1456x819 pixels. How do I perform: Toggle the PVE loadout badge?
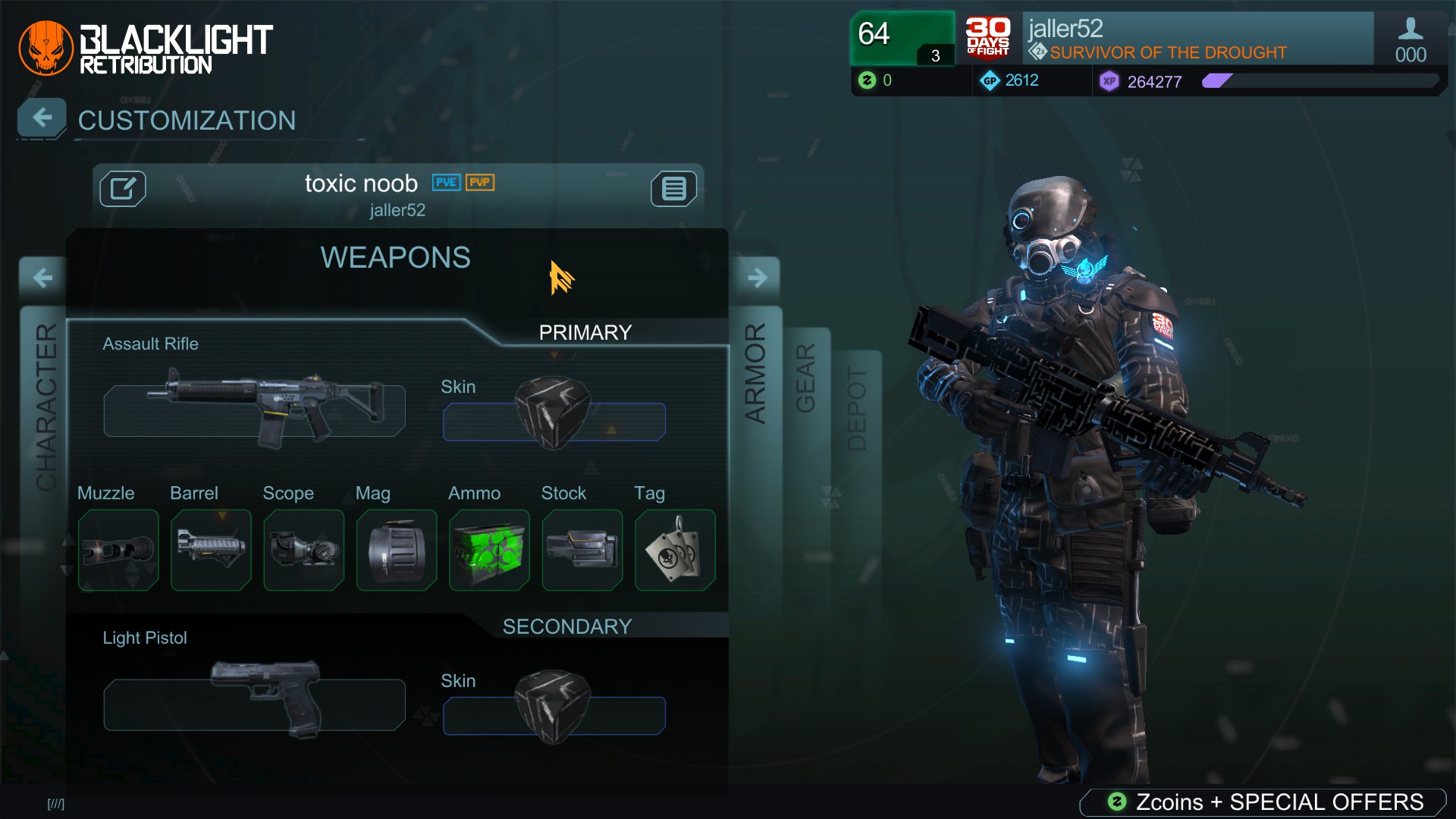(x=445, y=183)
